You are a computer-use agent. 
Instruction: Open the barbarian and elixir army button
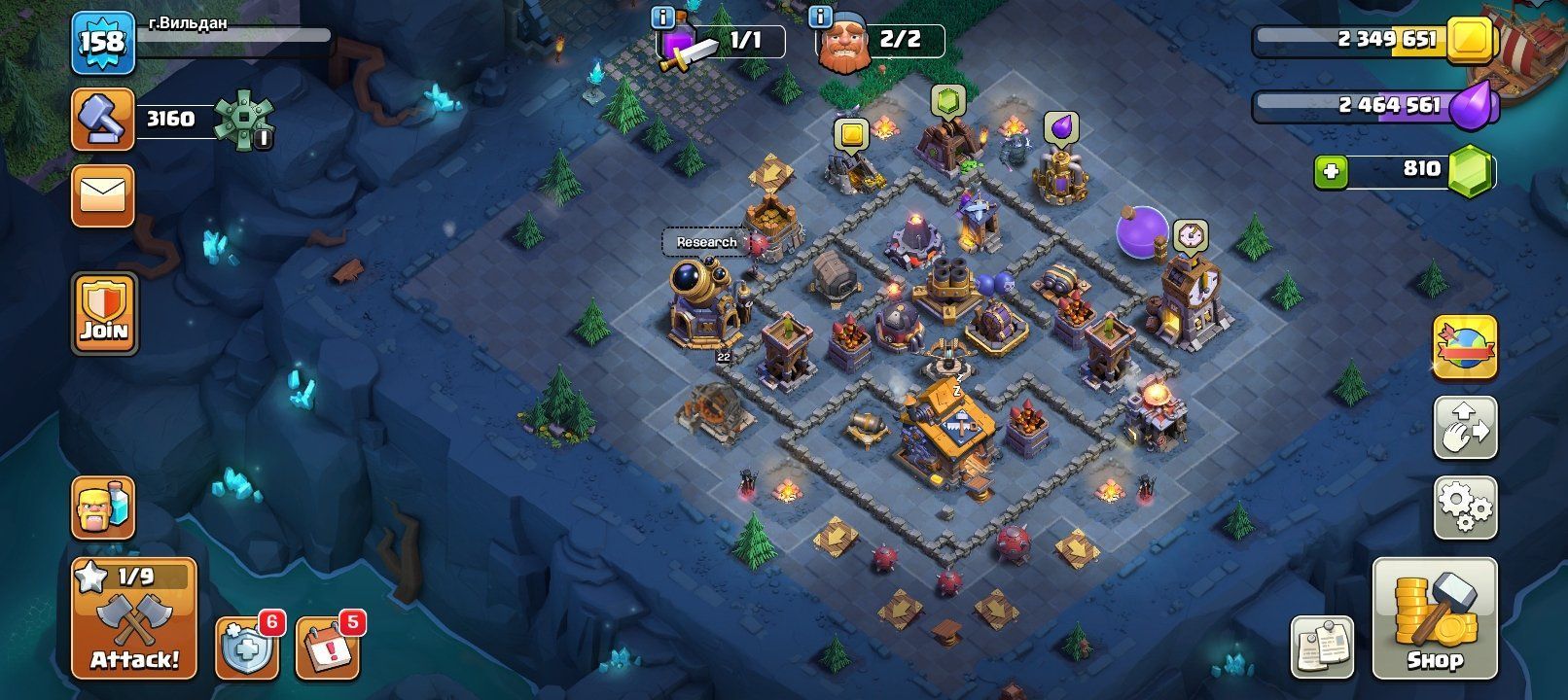(x=102, y=507)
